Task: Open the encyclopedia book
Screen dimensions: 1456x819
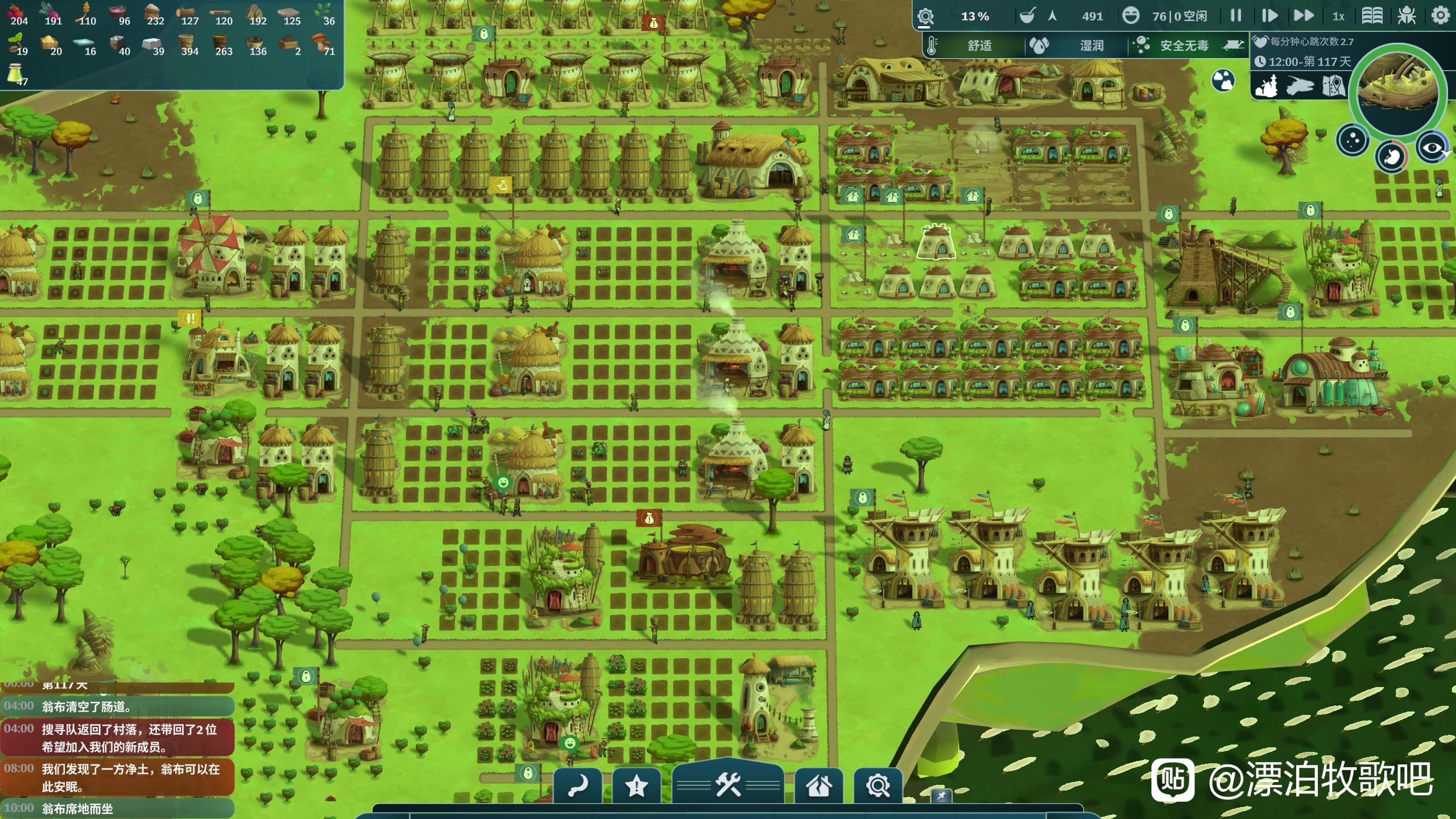Action: point(1372,16)
